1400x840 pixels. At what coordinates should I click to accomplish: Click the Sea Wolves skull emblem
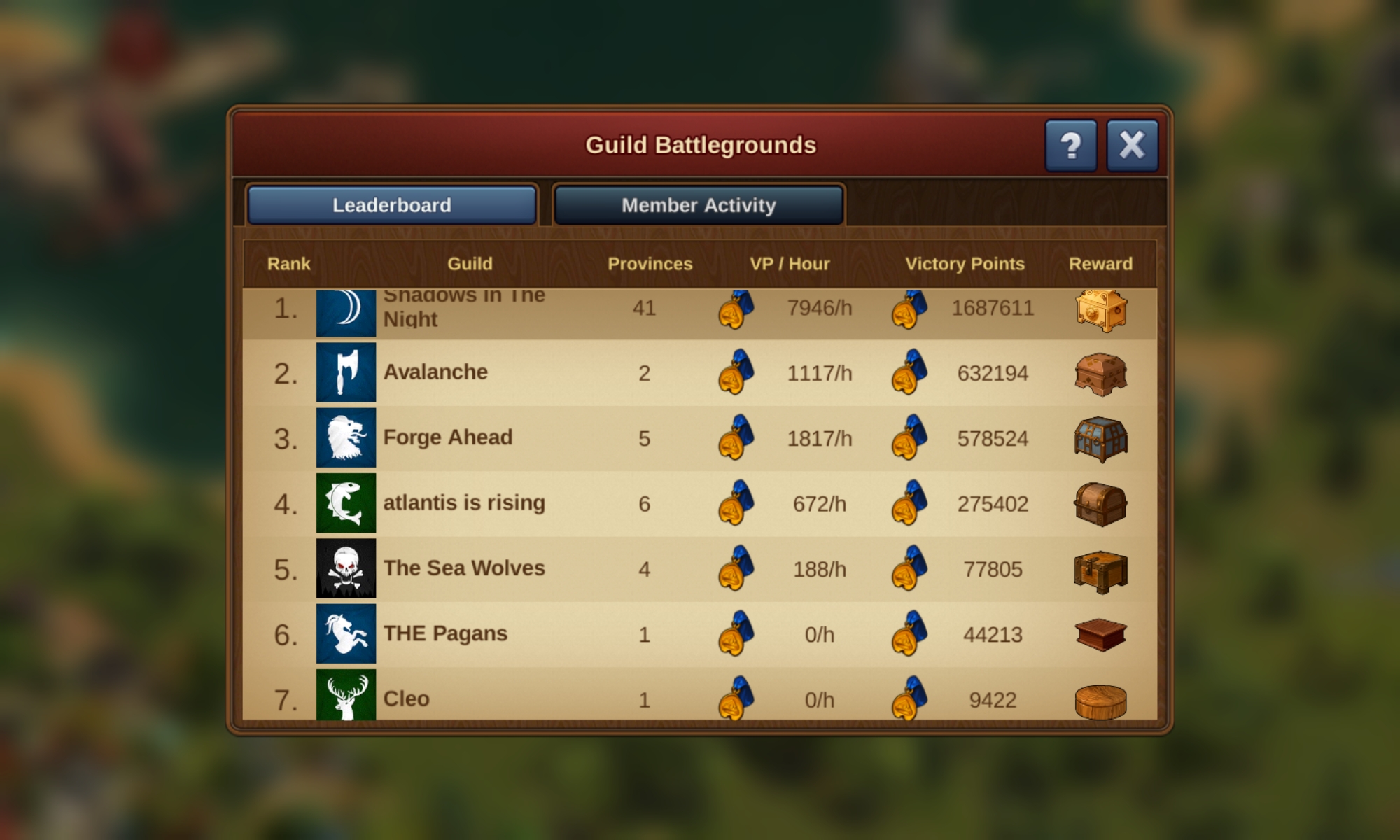pyautogui.click(x=346, y=568)
